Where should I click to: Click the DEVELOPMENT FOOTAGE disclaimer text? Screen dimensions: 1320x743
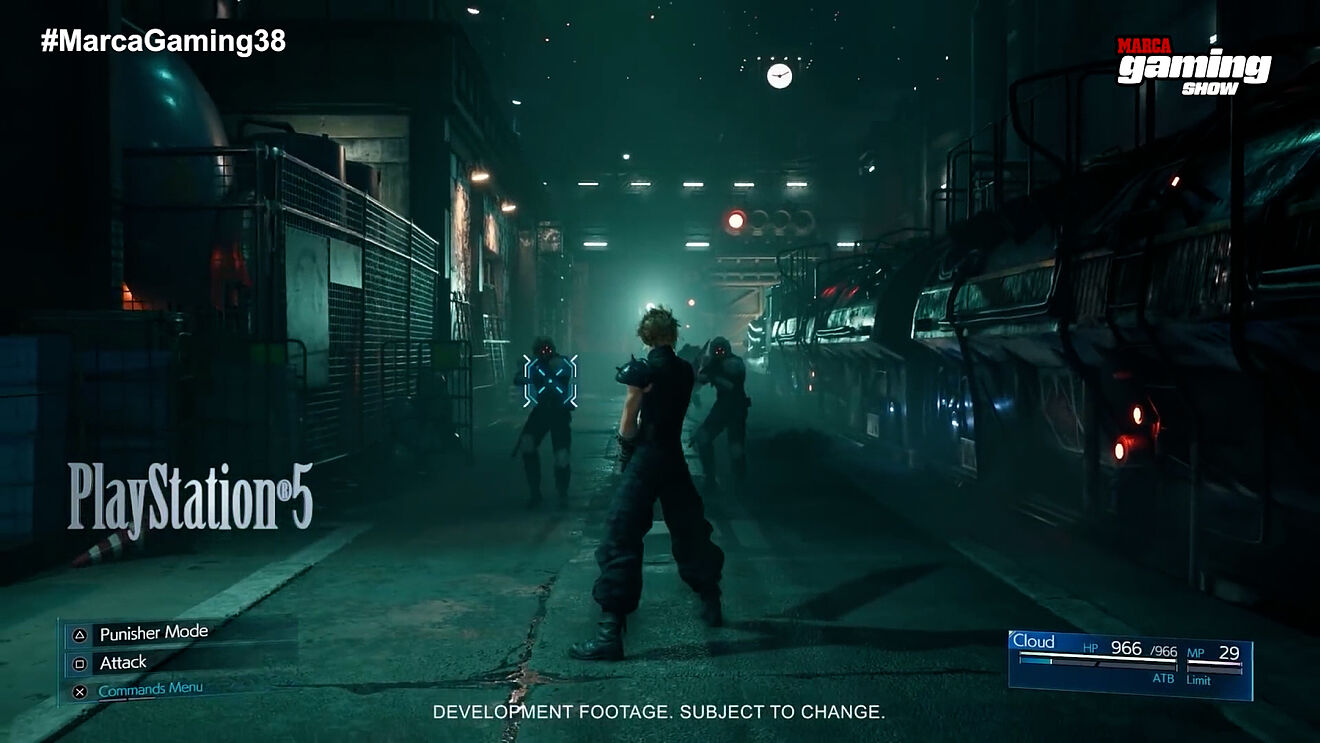[x=659, y=715]
